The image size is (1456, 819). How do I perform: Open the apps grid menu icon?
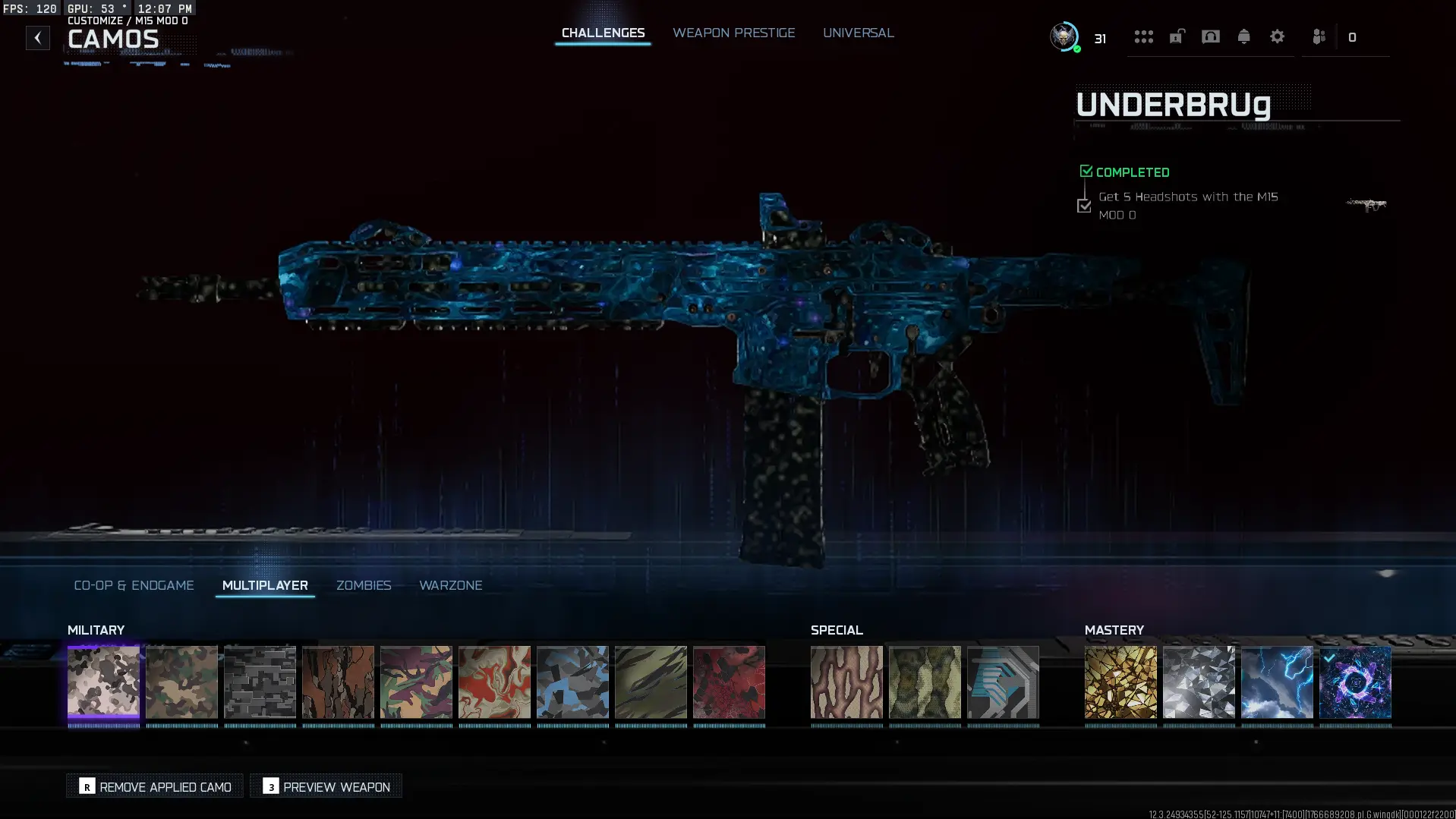1144,36
